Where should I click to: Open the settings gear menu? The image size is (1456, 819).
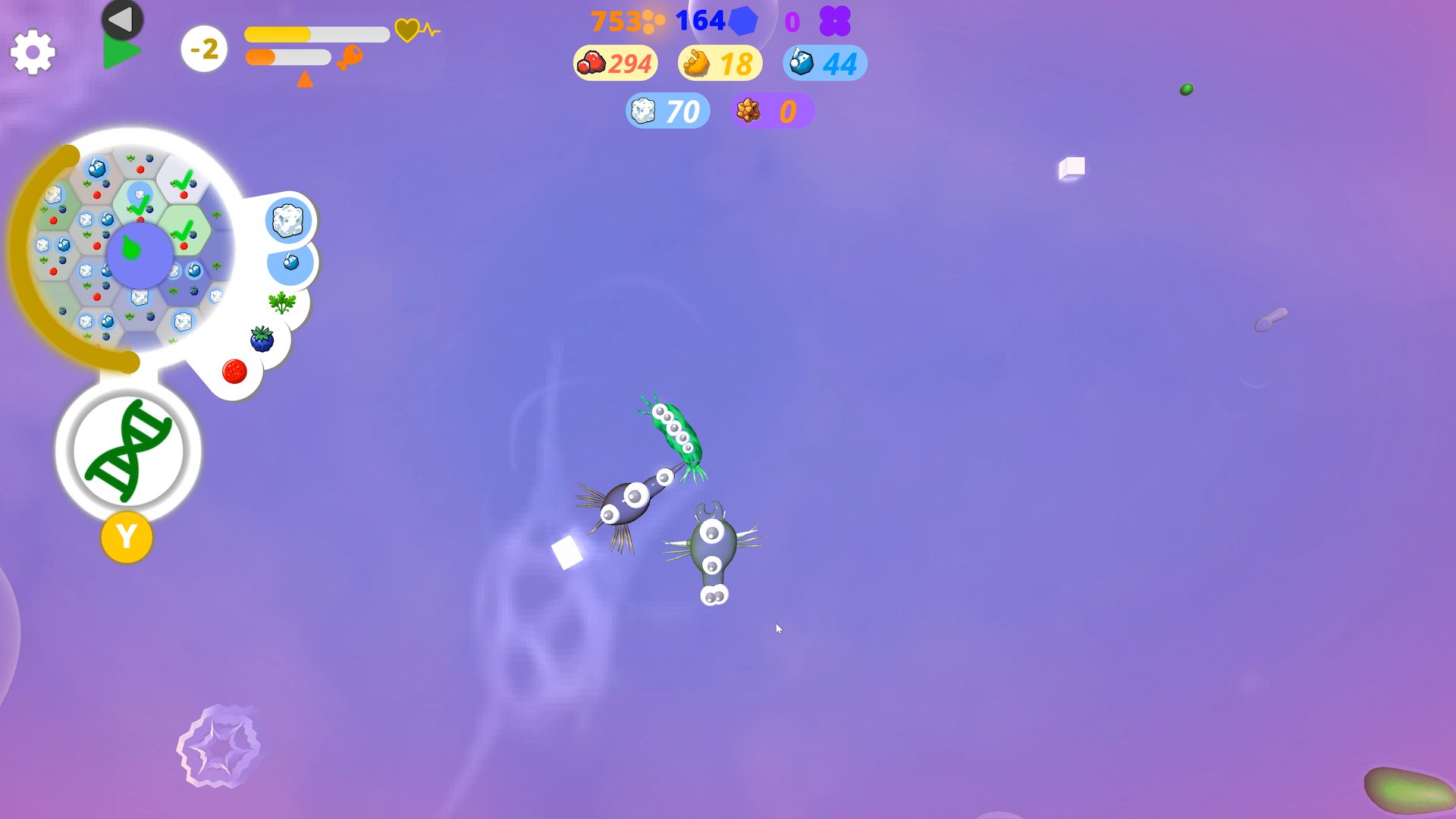click(x=32, y=52)
